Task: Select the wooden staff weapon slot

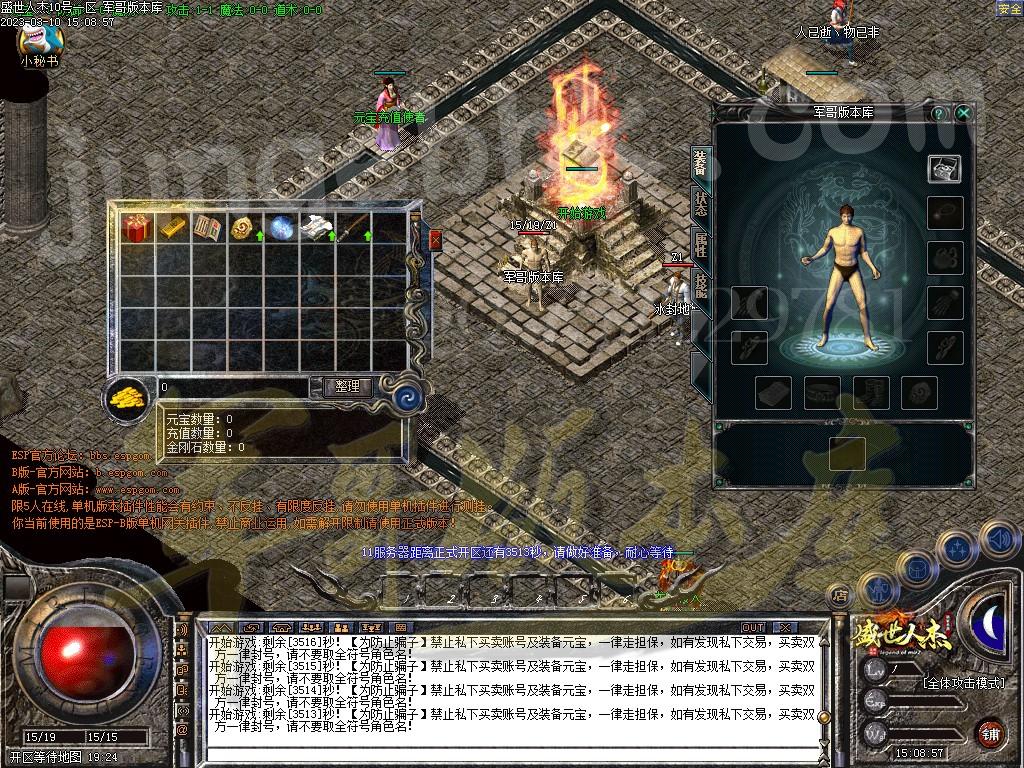Action: pyautogui.click(x=352, y=228)
